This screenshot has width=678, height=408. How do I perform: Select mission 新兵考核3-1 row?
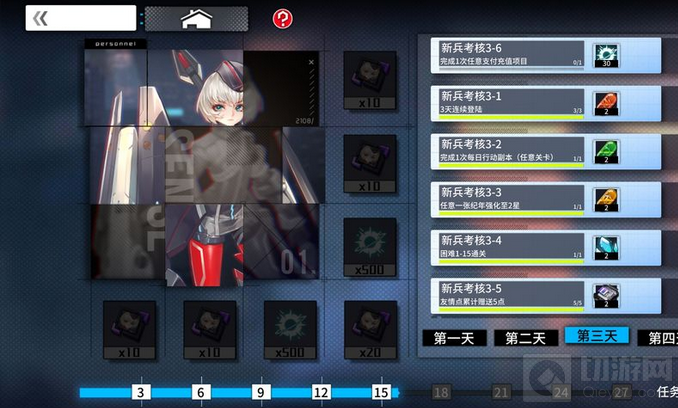coord(511,102)
